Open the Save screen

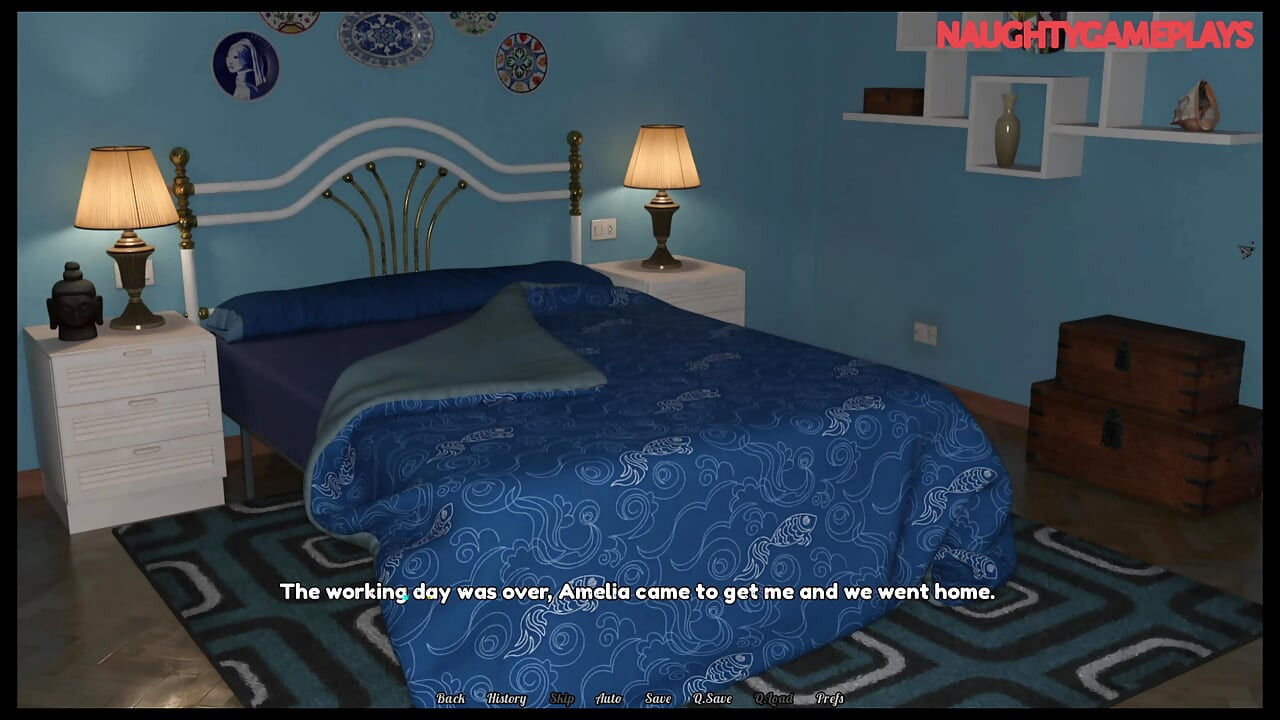[x=657, y=699]
